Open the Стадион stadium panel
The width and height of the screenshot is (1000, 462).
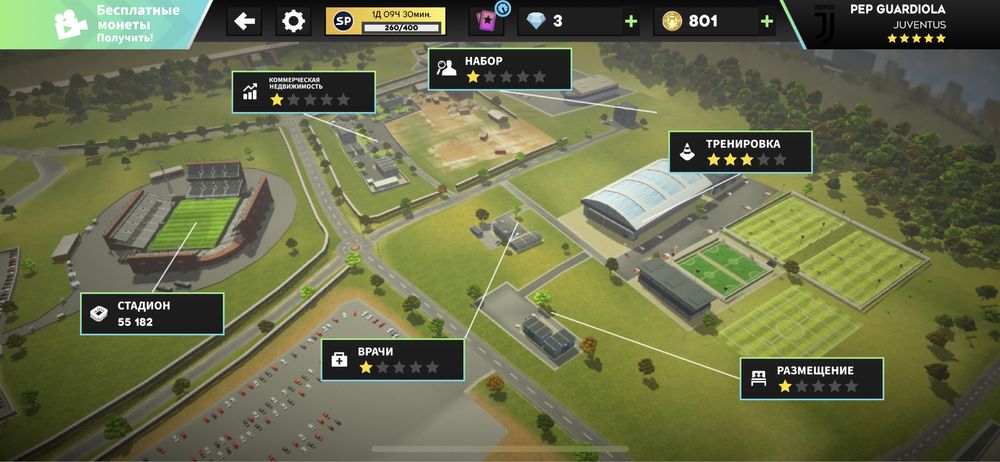click(x=152, y=313)
